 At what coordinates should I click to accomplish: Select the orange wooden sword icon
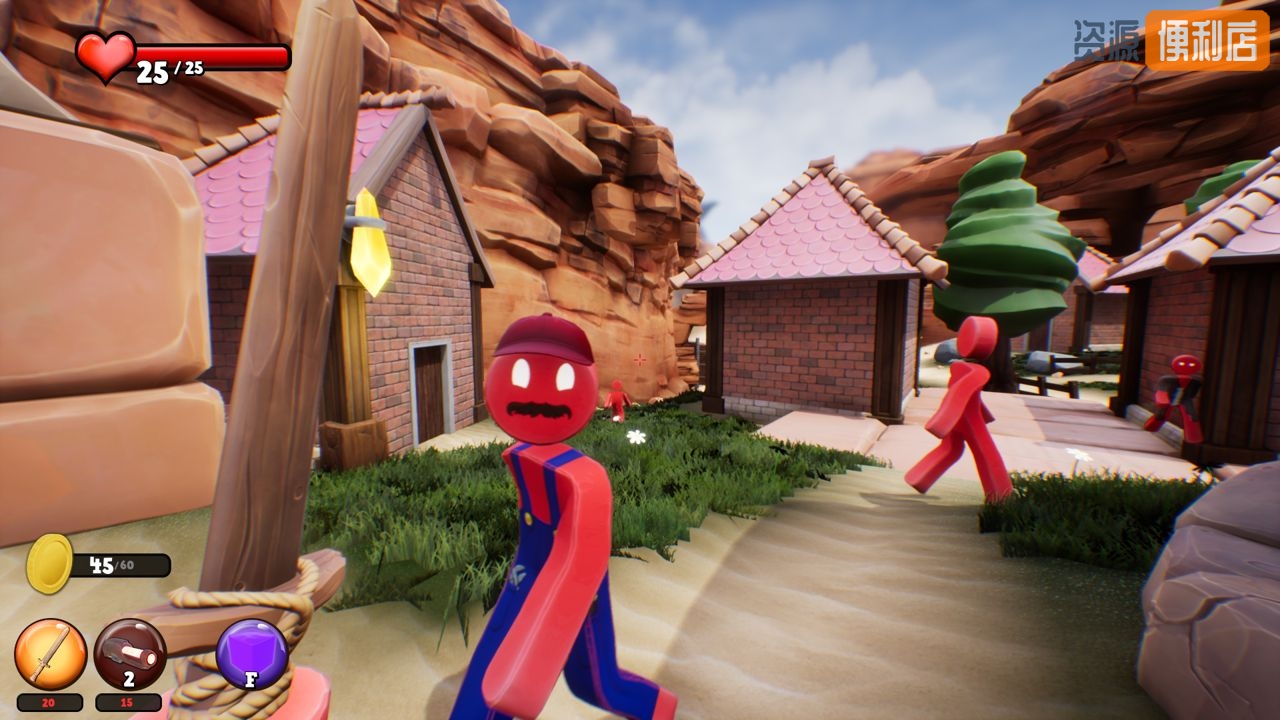pos(50,654)
